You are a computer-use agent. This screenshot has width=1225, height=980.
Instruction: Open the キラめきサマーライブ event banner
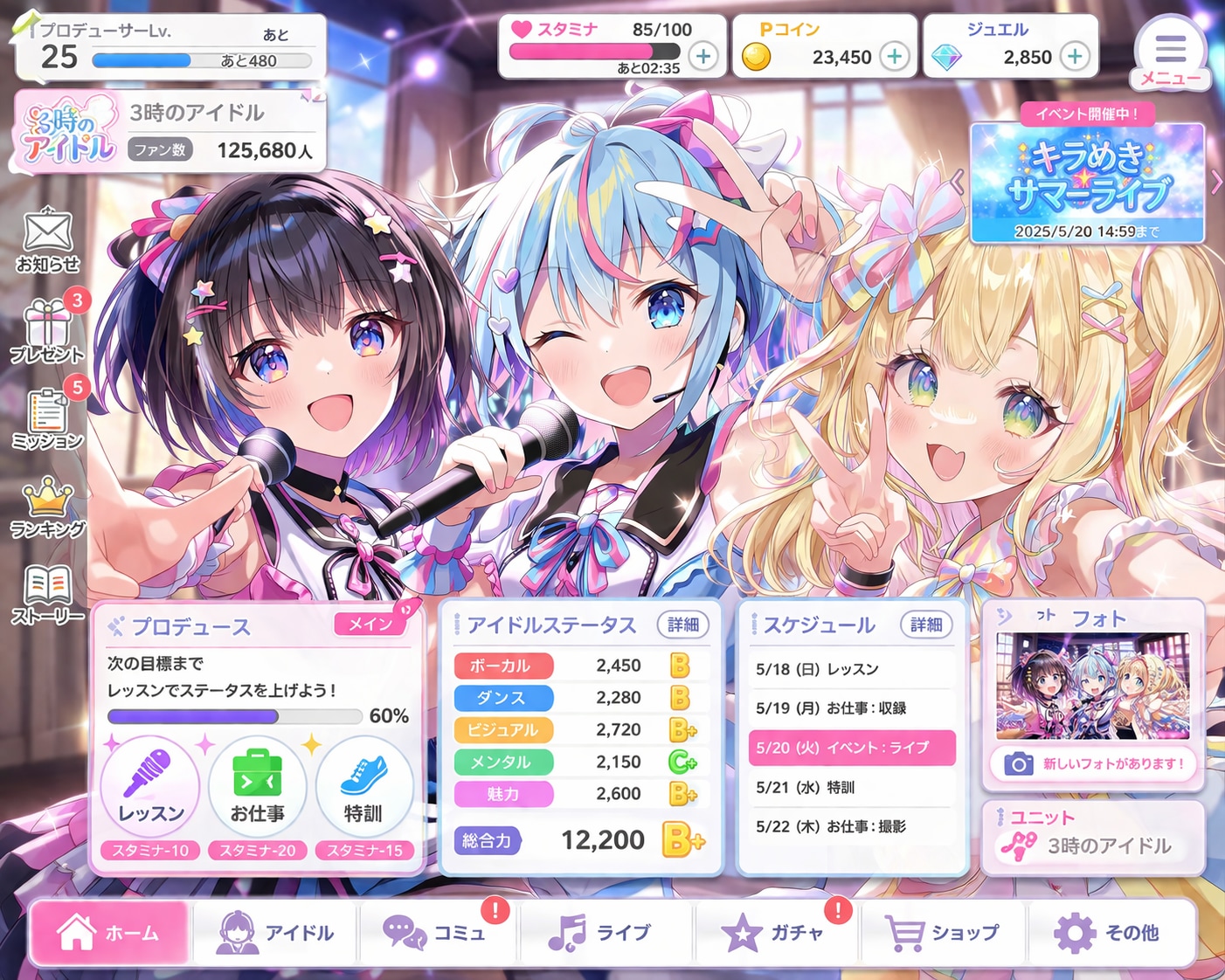pyautogui.click(x=1088, y=183)
